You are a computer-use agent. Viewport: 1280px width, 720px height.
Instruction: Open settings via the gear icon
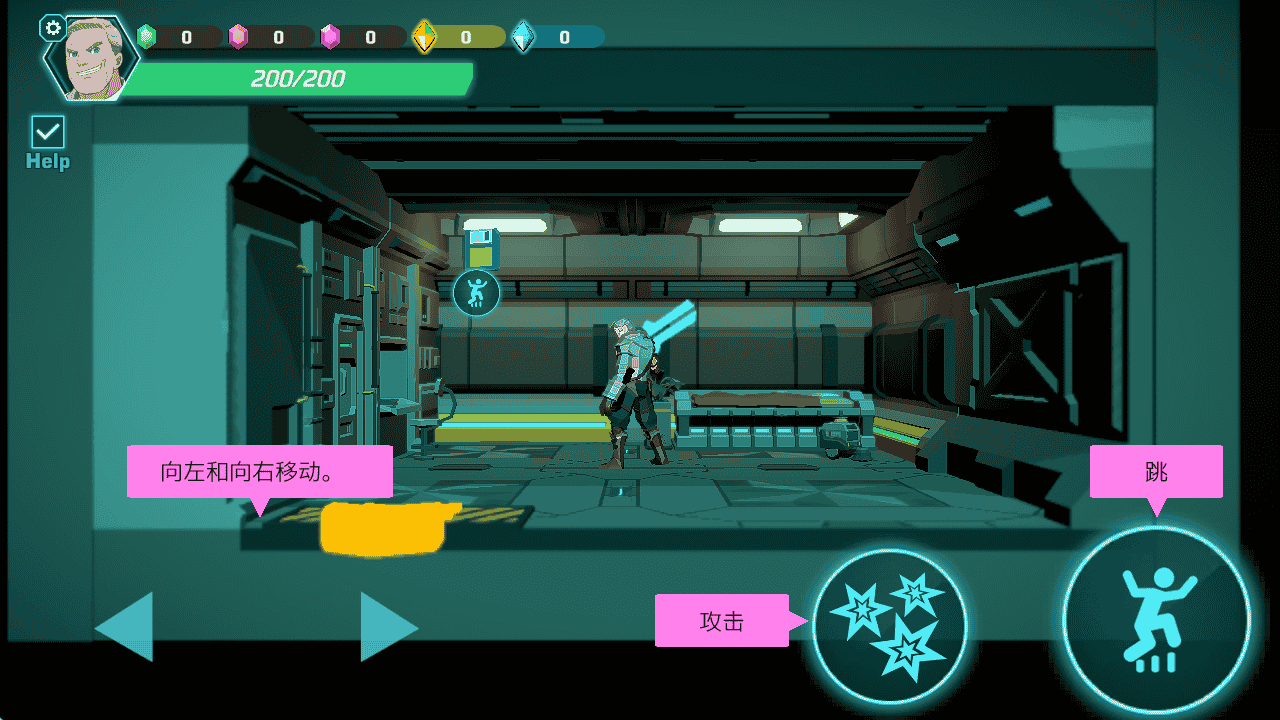52,28
